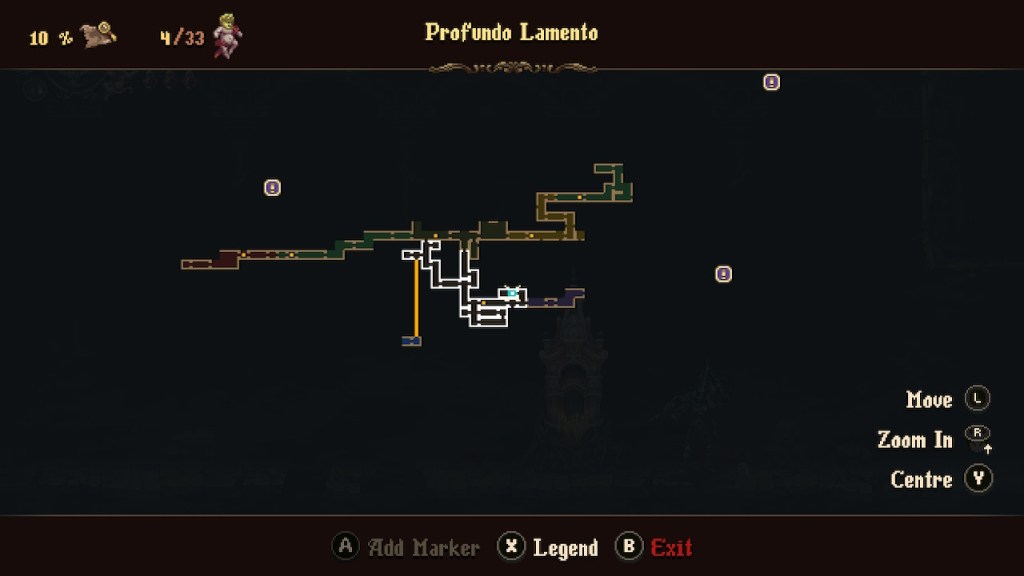The width and height of the screenshot is (1024, 576).
Task: Select the cyan current-location marker on the map
Action: coord(513,293)
